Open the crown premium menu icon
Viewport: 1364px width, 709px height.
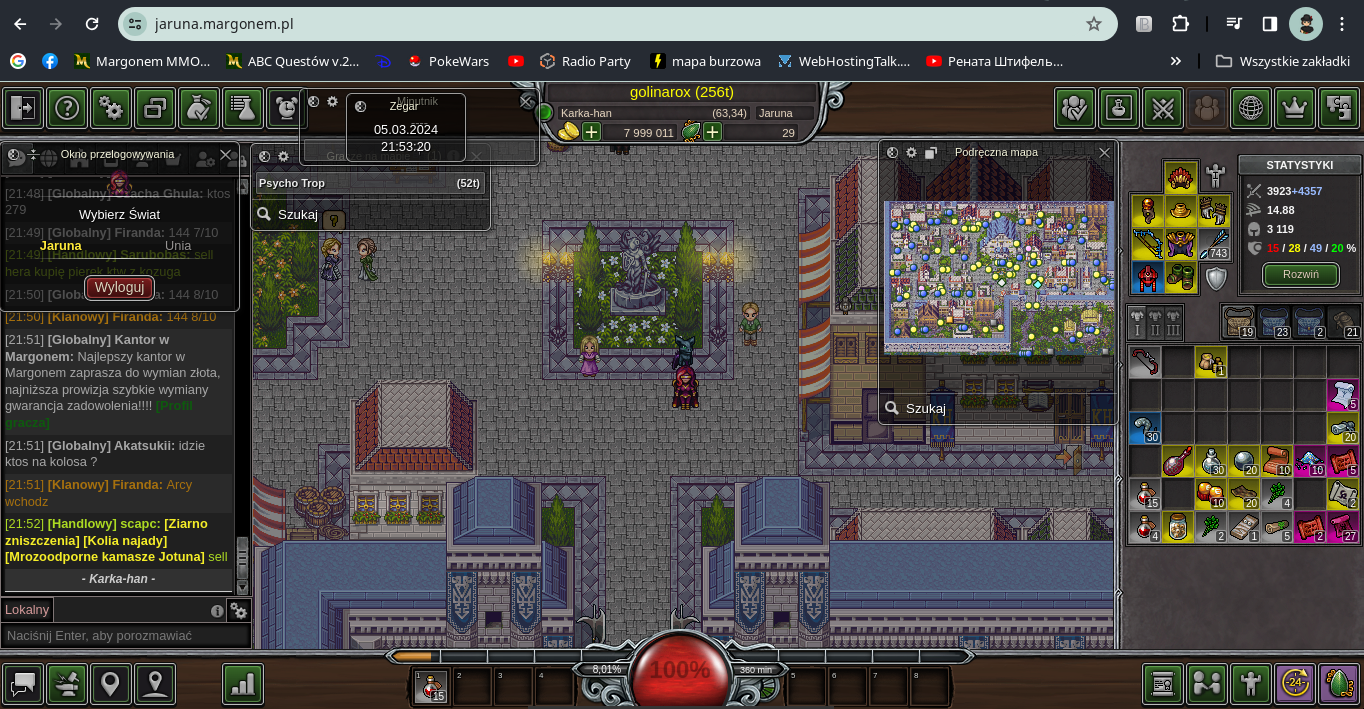1295,108
